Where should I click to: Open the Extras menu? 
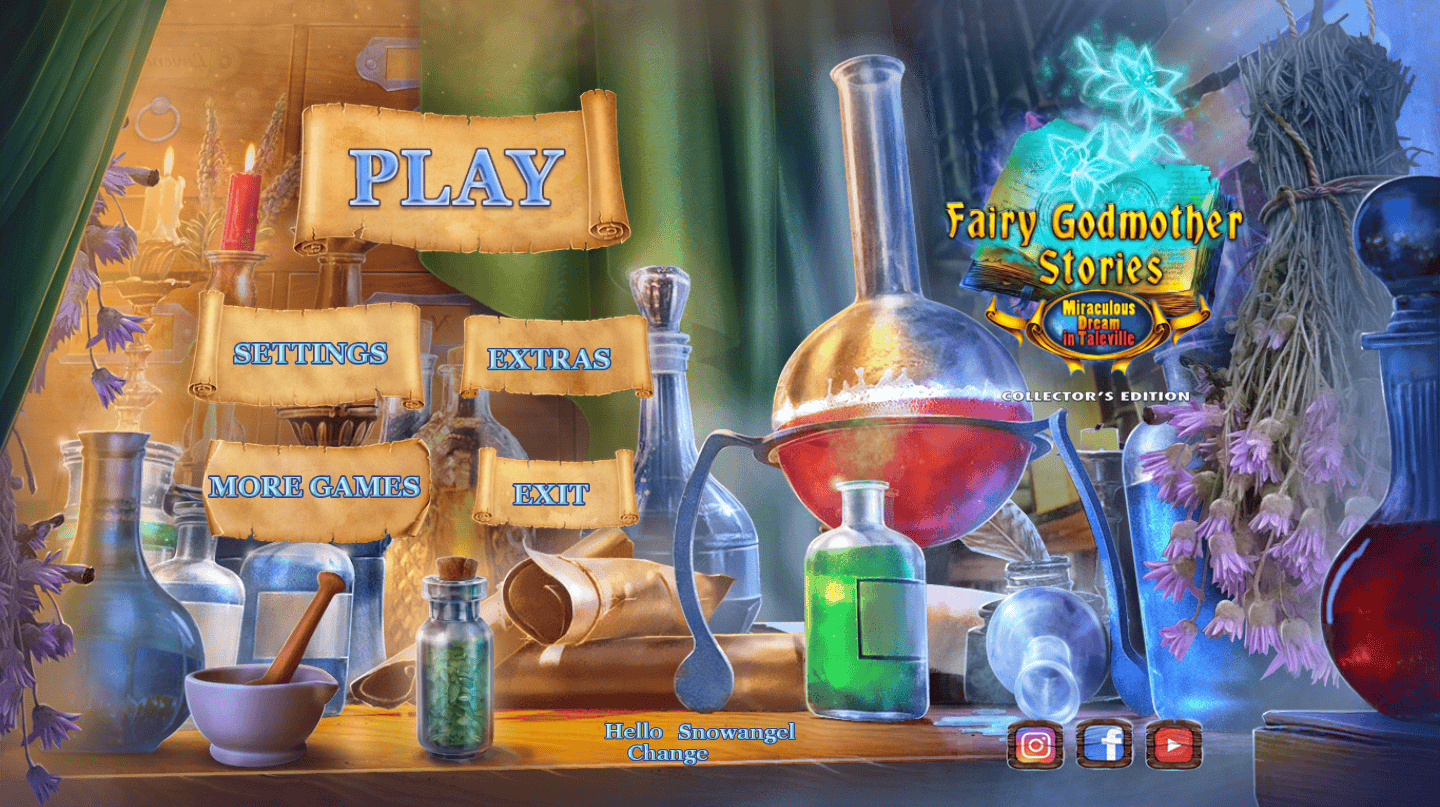click(x=549, y=359)
